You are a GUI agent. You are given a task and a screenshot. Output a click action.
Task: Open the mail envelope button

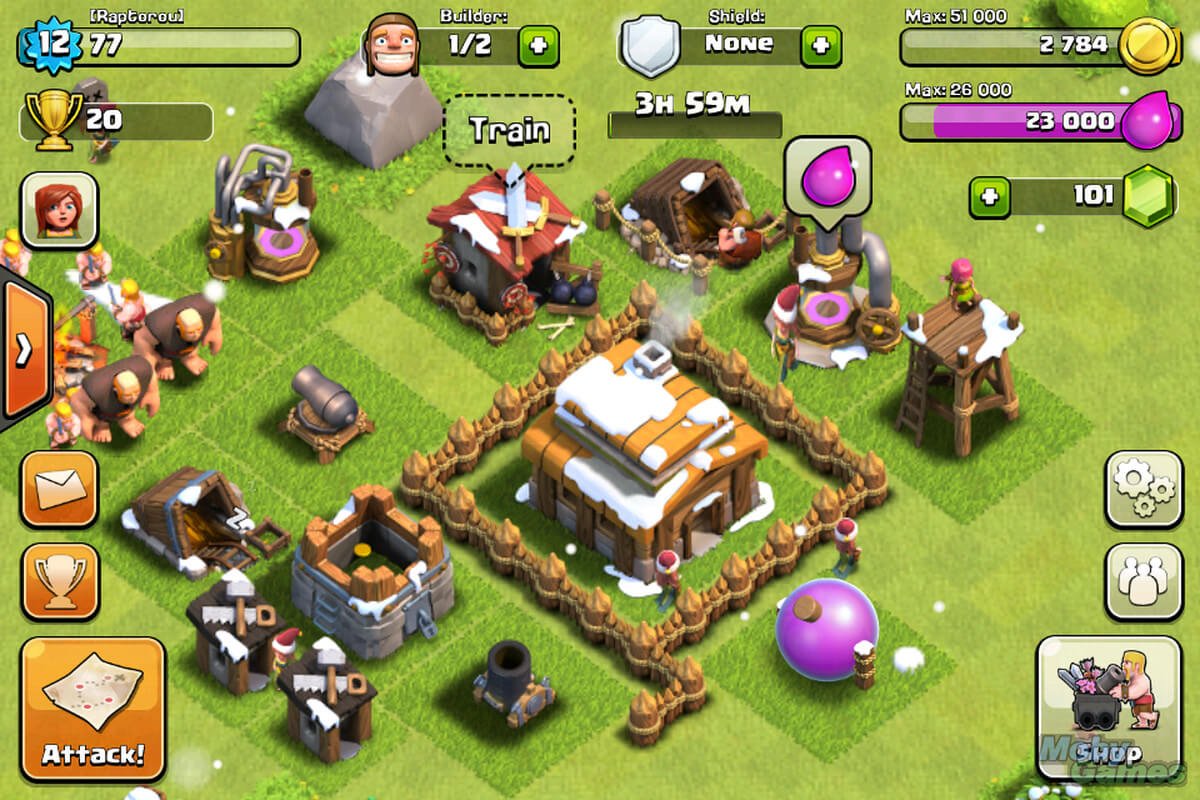(x=59, y=489)
